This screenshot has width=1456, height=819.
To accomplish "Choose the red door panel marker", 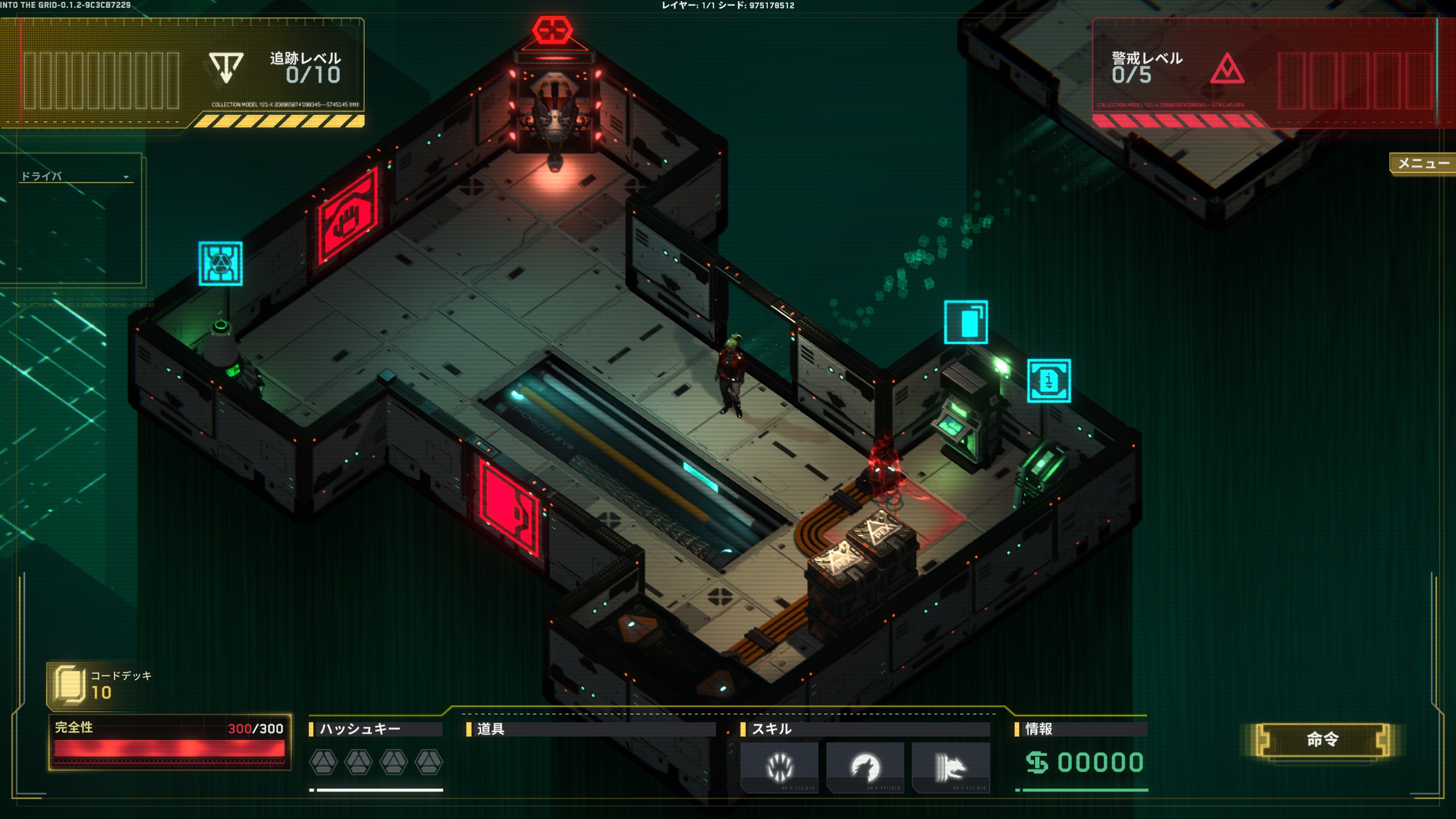I will click(508, 508).
